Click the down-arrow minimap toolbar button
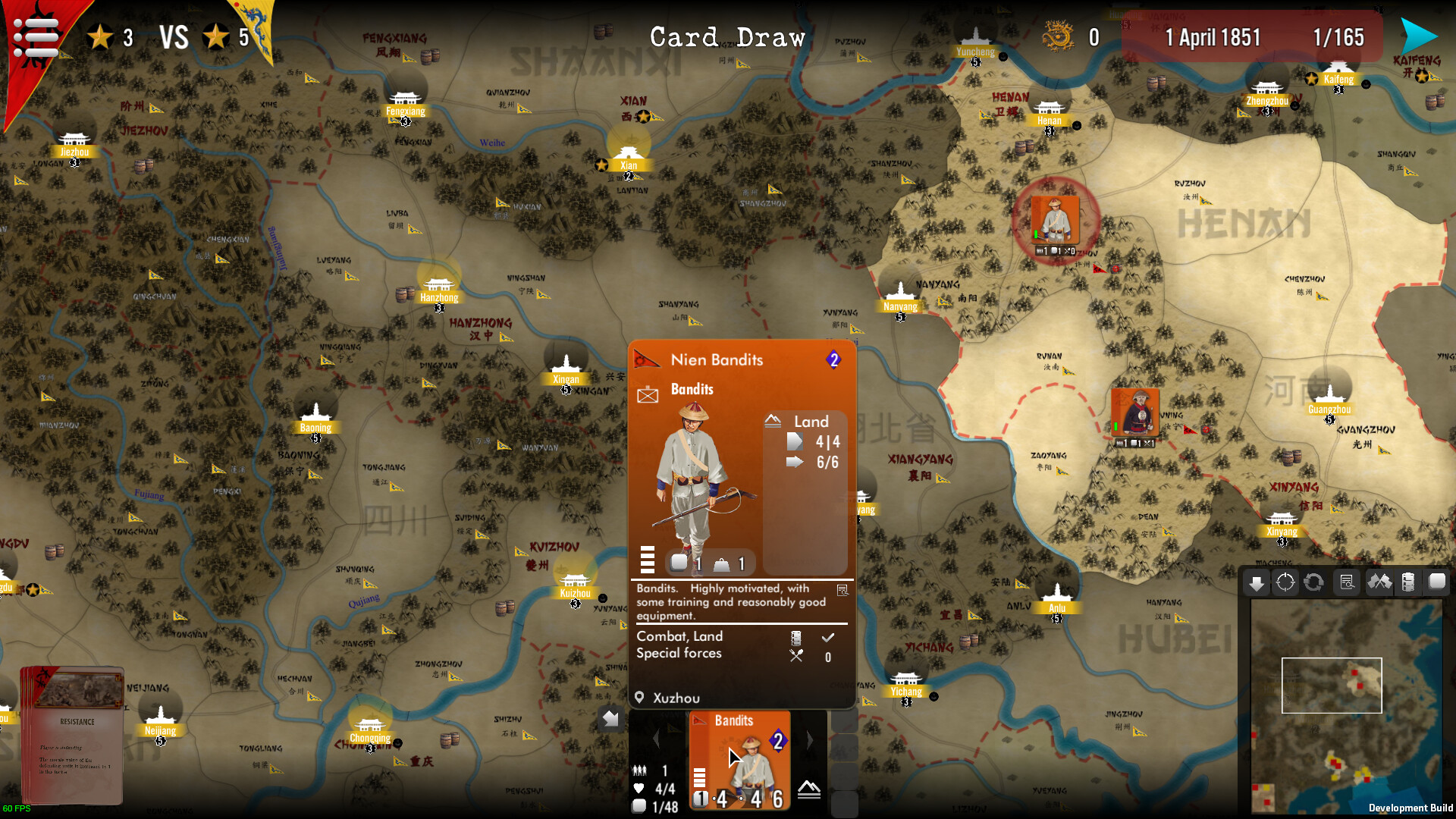Viewport: 1456px width, 819px height. tap(1257, 582)
